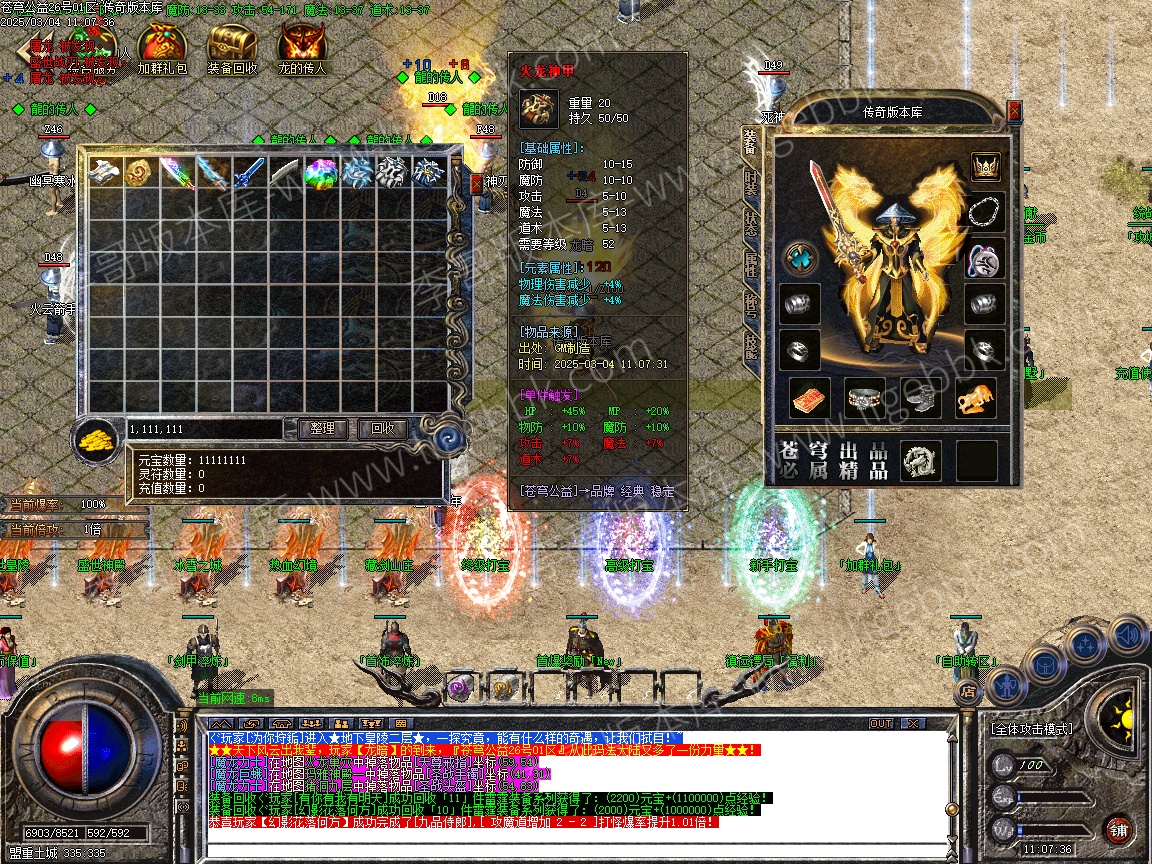Viewport: 1152px width, 864px height.
Task: Click the 整理 sort button in the bag
Action: coord(322,429)
